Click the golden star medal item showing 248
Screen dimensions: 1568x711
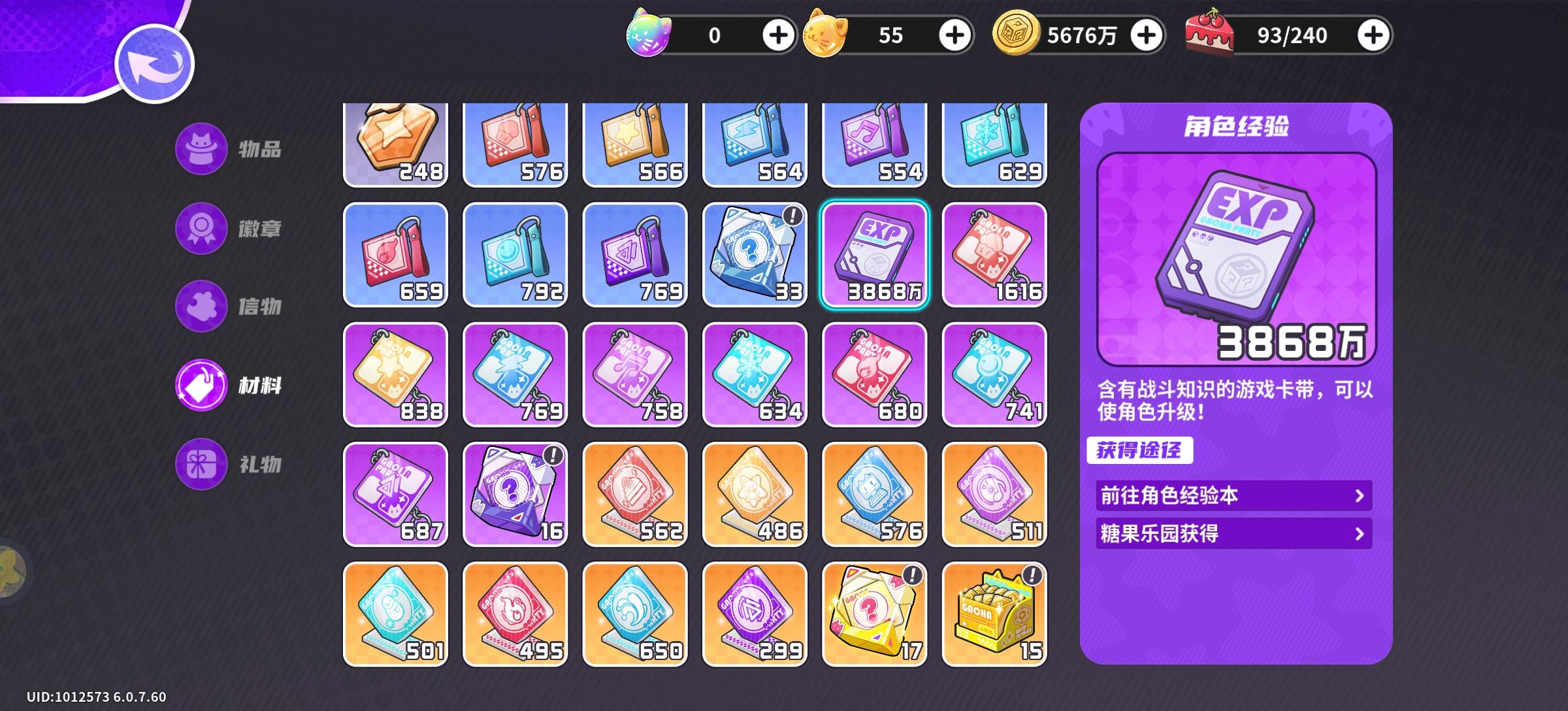point(395,142)
